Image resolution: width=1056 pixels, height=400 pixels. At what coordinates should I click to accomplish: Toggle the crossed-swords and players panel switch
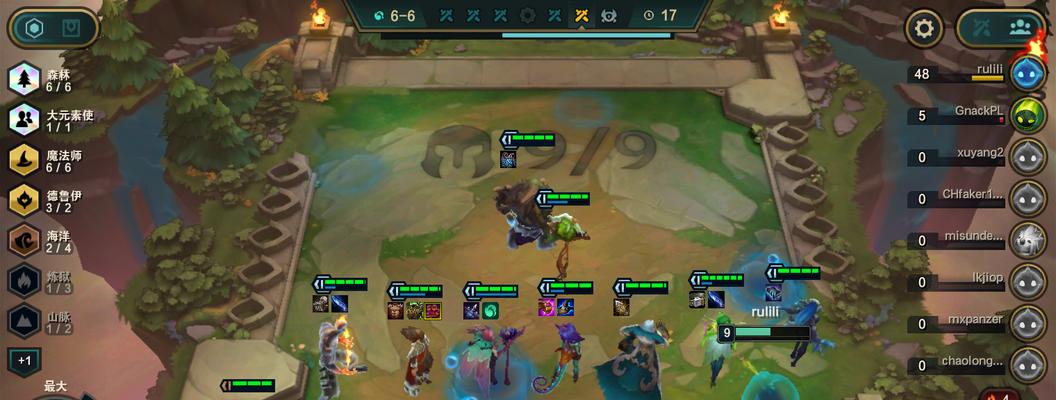pos(1002,28)
